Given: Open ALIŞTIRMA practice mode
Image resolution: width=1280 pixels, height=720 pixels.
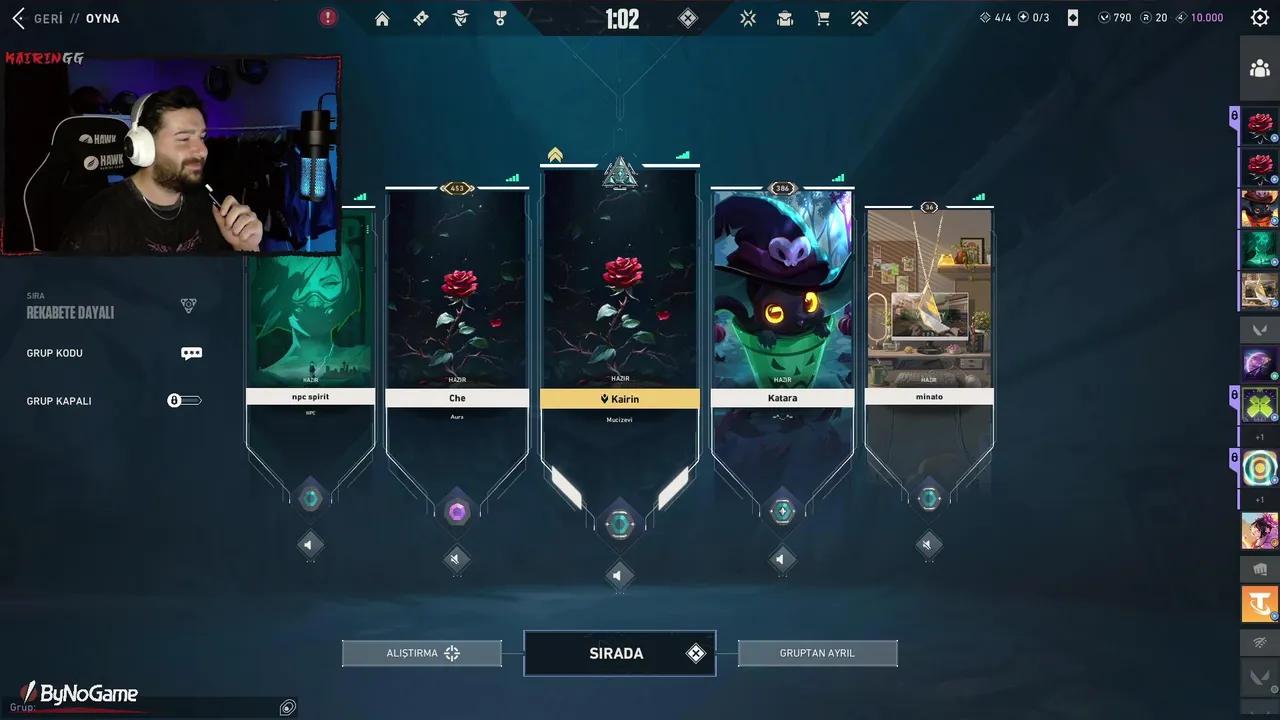Looking at the screenshot, I should coord(421,653).
